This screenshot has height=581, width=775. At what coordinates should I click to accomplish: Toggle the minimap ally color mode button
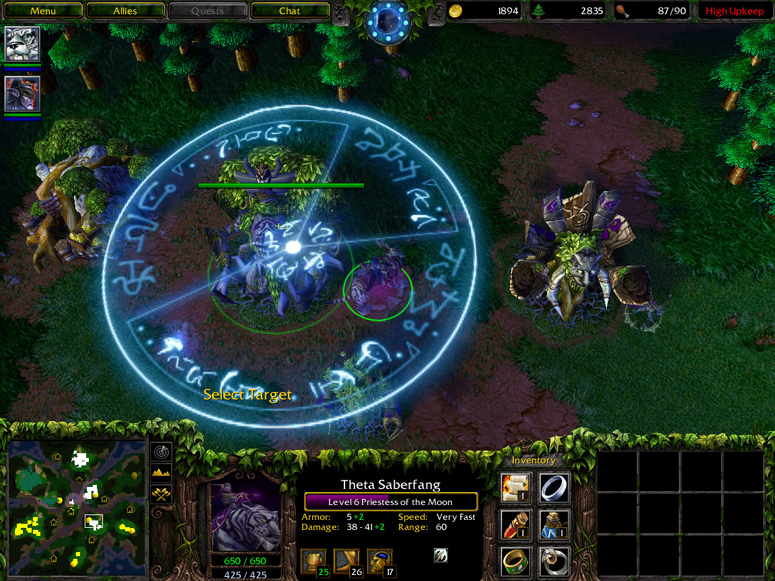[x=161, y=494]
